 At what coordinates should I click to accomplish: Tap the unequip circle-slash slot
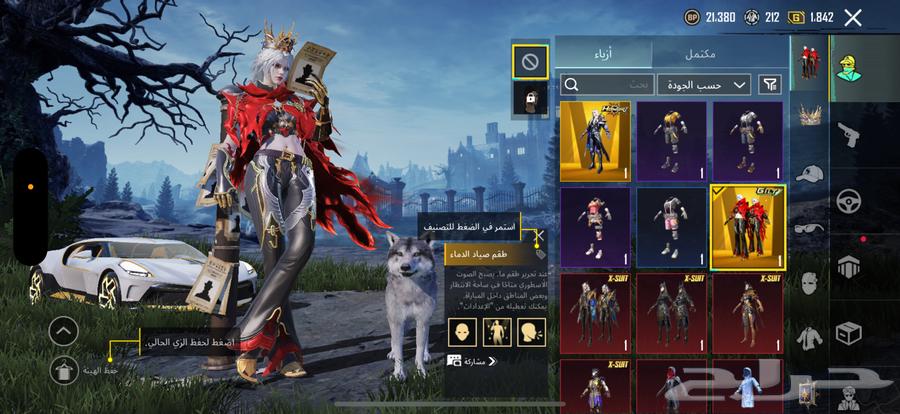click(x=529, y=61)
